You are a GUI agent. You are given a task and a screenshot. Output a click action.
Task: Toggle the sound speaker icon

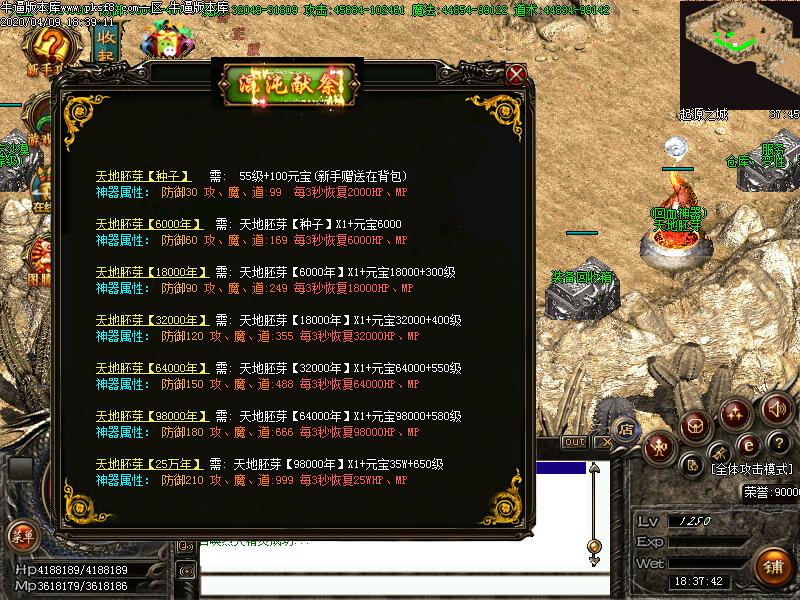(776, 409)
